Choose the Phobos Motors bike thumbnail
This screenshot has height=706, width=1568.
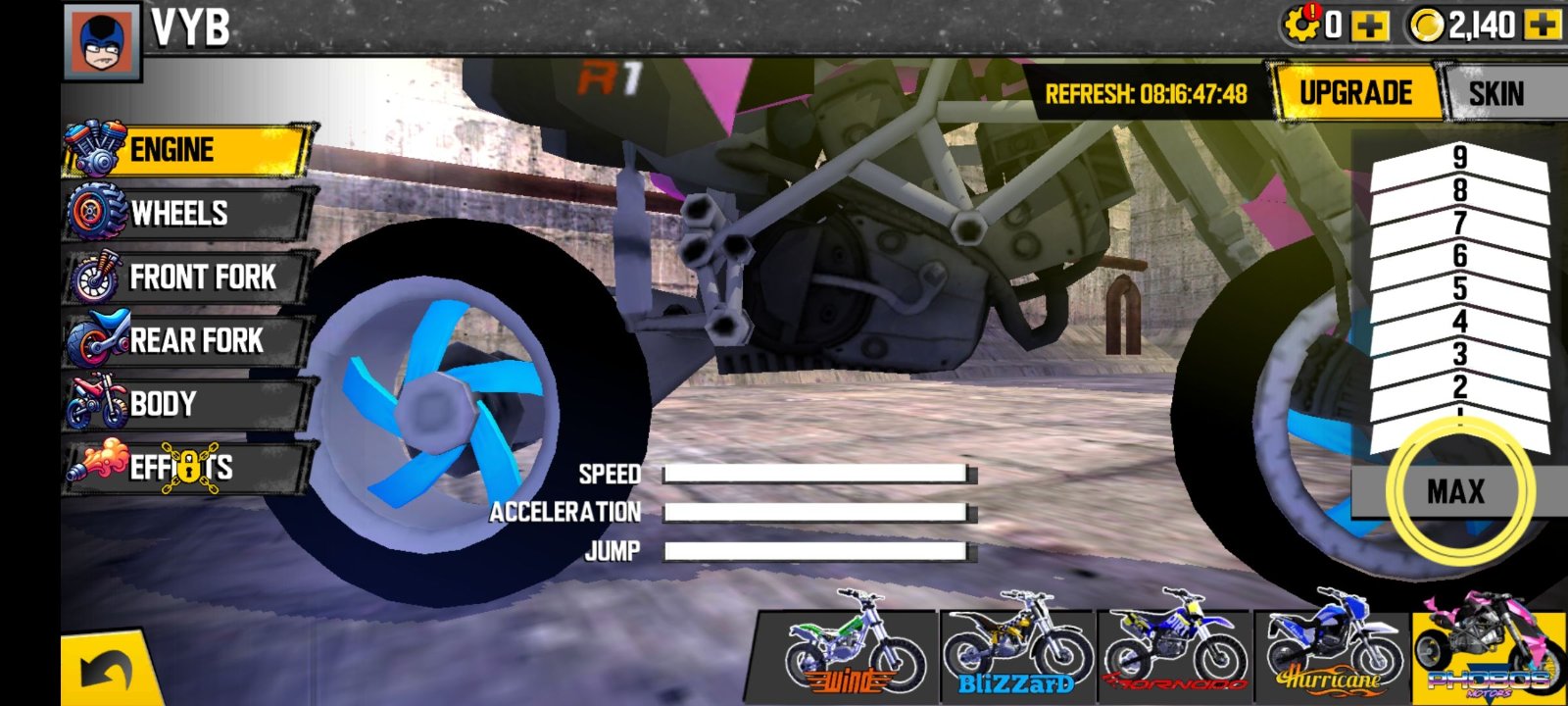(1488, 645)
